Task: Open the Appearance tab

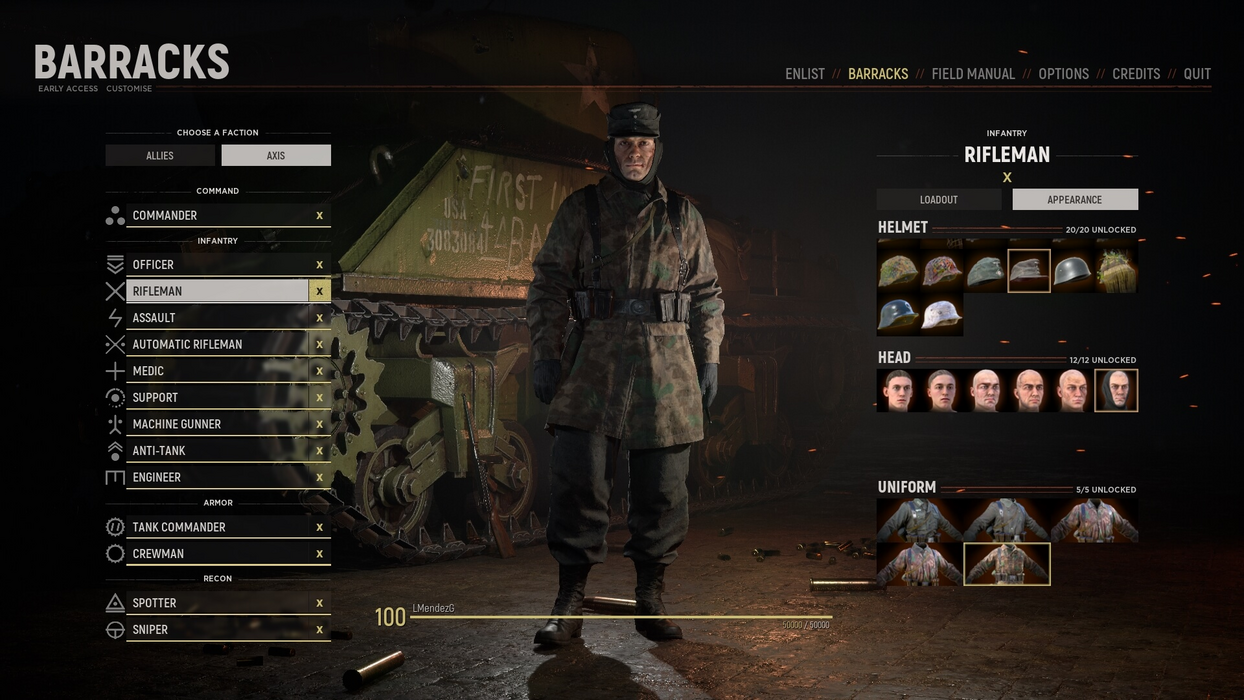Action: click(x=1075, y=200)
